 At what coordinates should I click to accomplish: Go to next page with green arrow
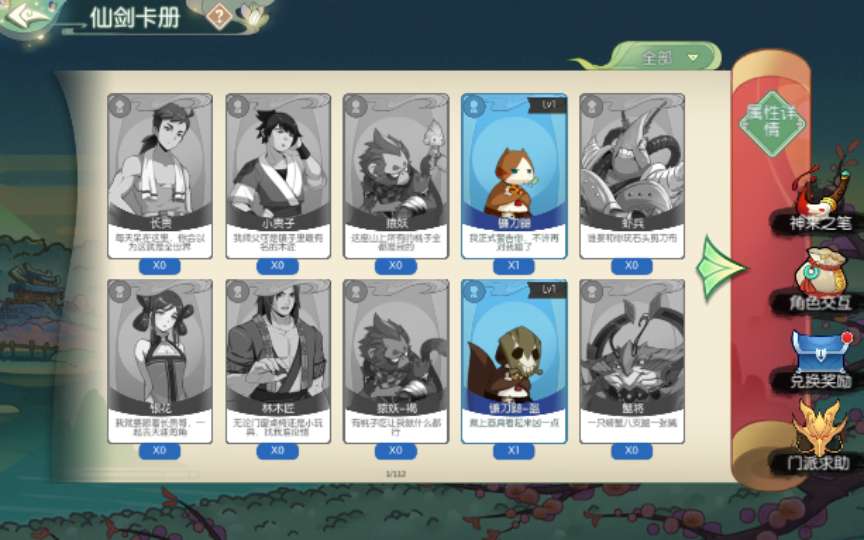coord(720,268)
